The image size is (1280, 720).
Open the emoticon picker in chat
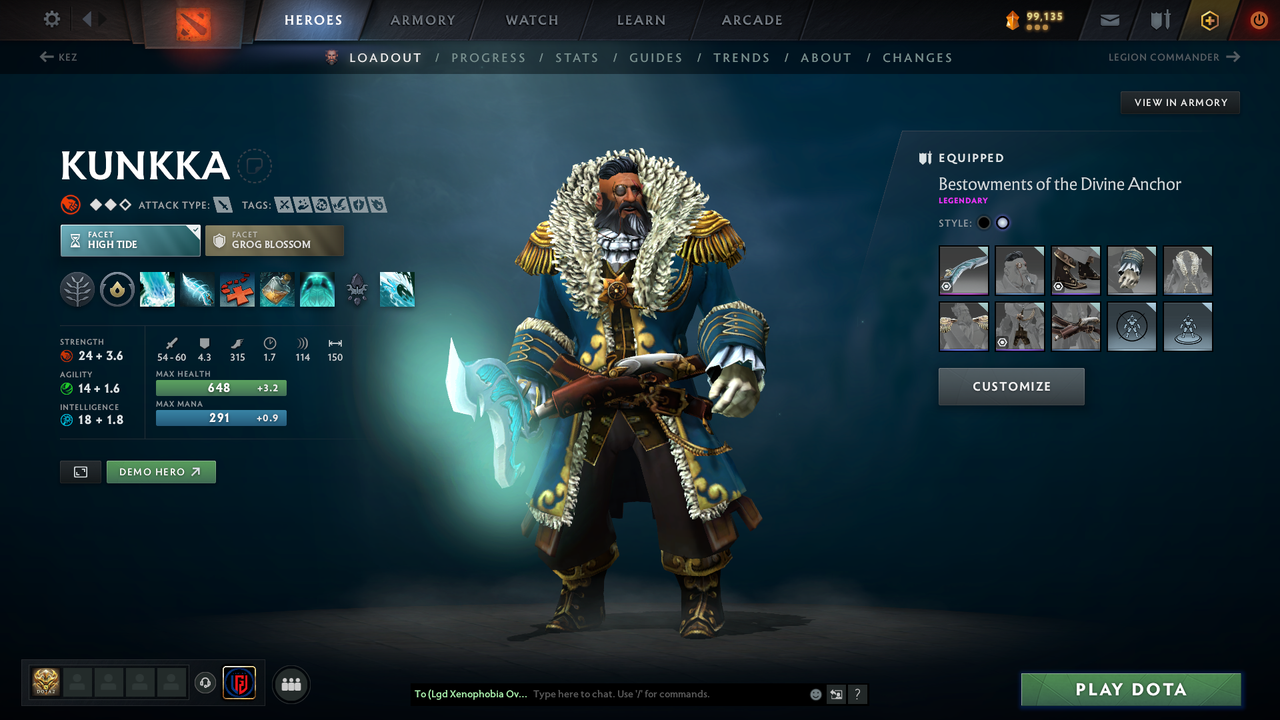pyautogui.click(x=815, y=694)
